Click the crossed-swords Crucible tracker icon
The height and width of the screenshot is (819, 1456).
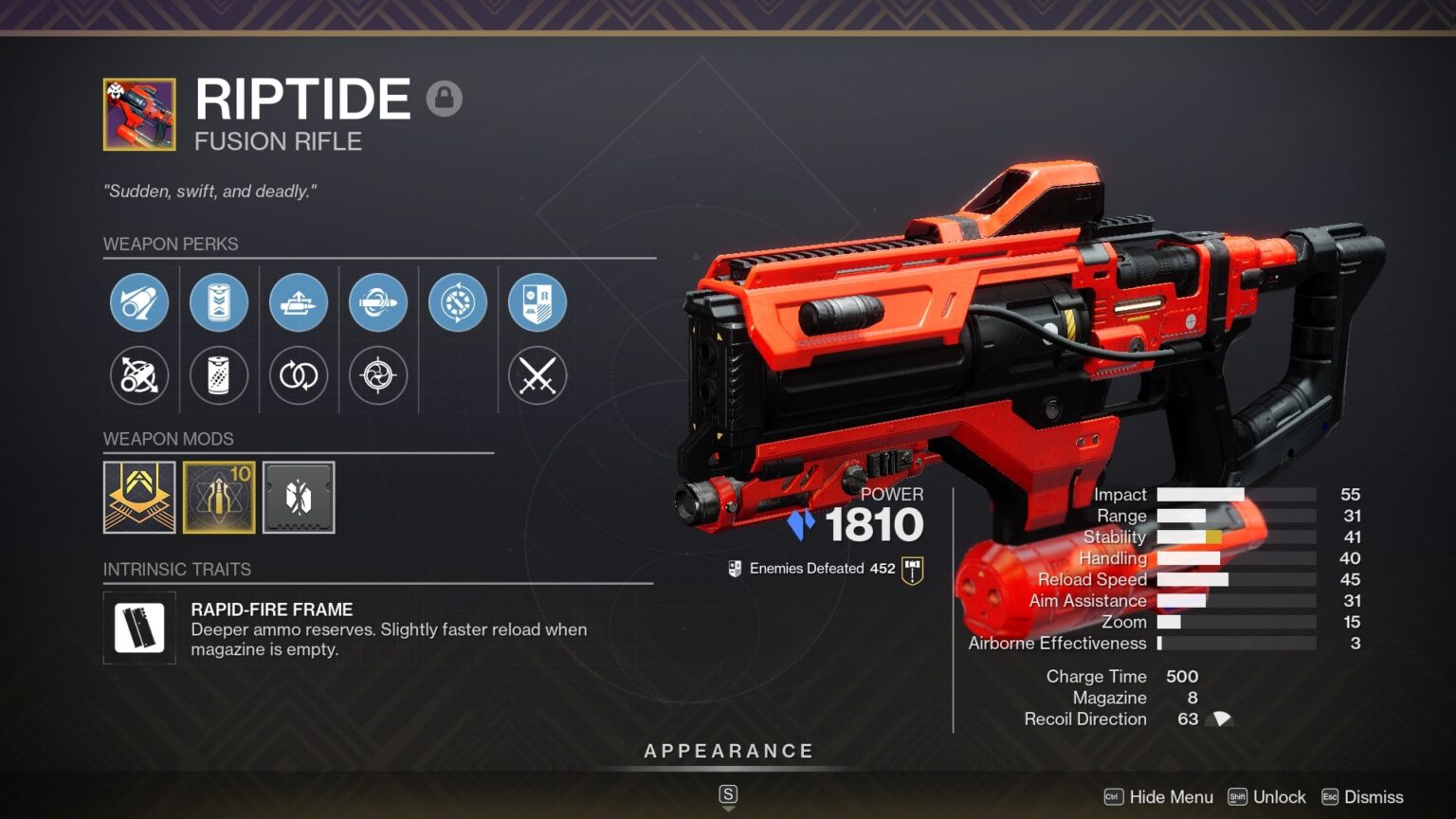(x=537, y=376)
